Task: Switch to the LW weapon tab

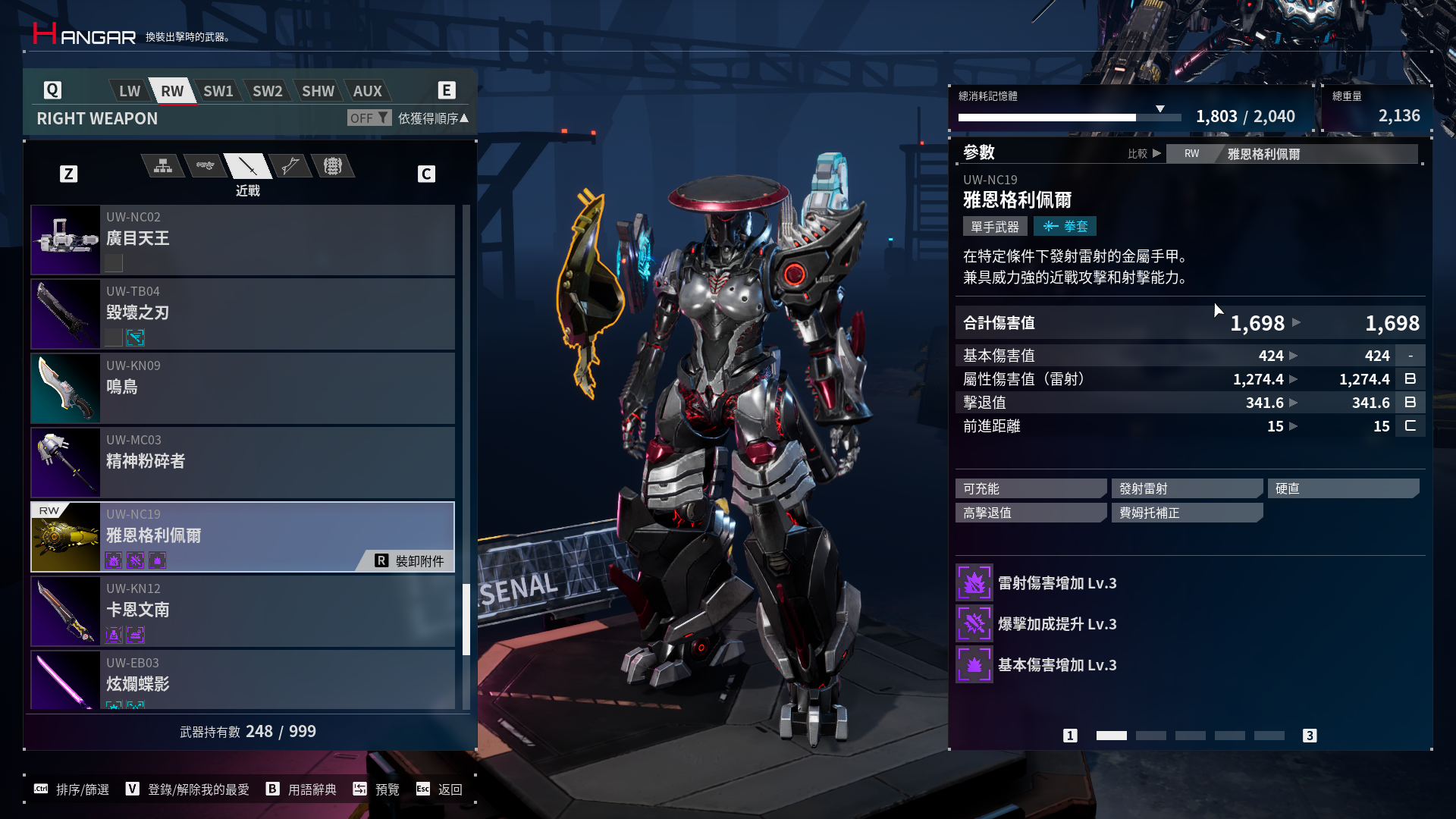Action: 127,90
